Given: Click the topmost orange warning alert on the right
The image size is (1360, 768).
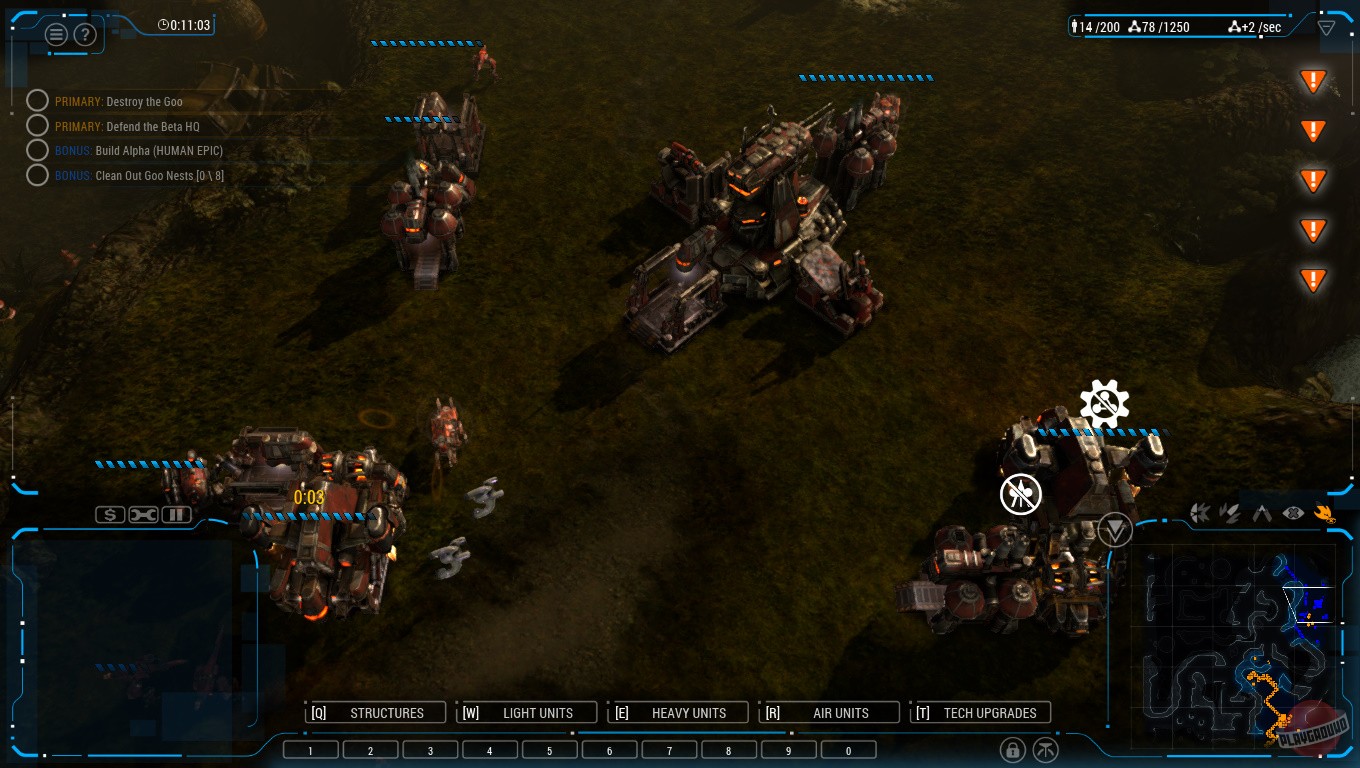Looking at the screenshot, I should (x=1313, y=80).
